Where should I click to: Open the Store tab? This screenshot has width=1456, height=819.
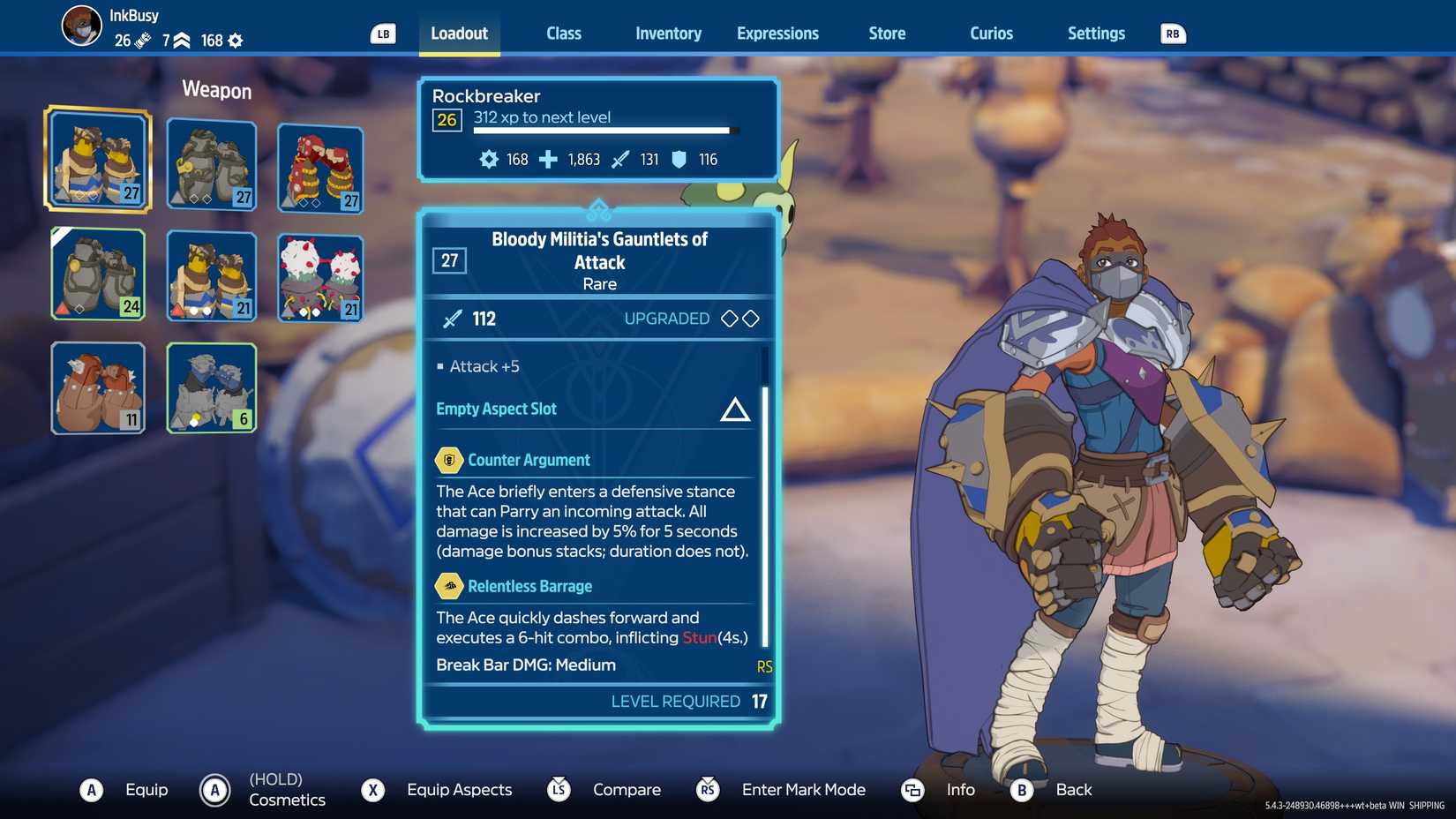(887, 34)
